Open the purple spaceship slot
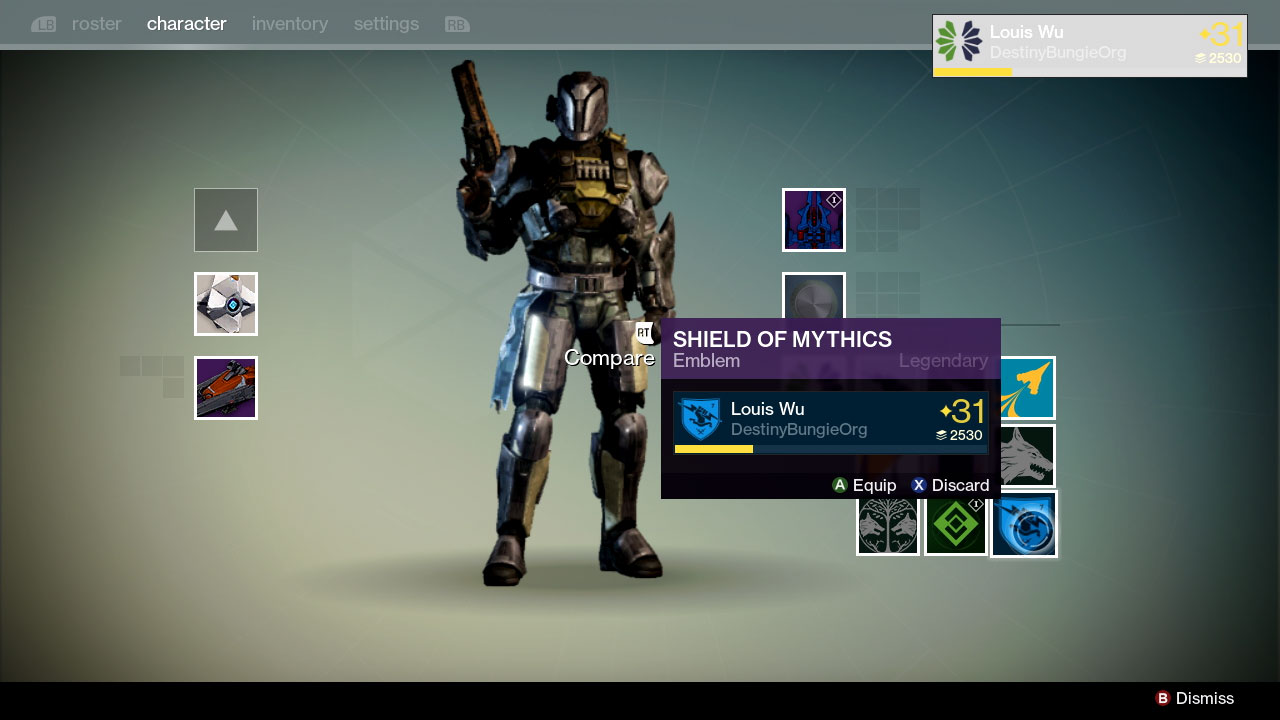 click(x=814, y=220)
